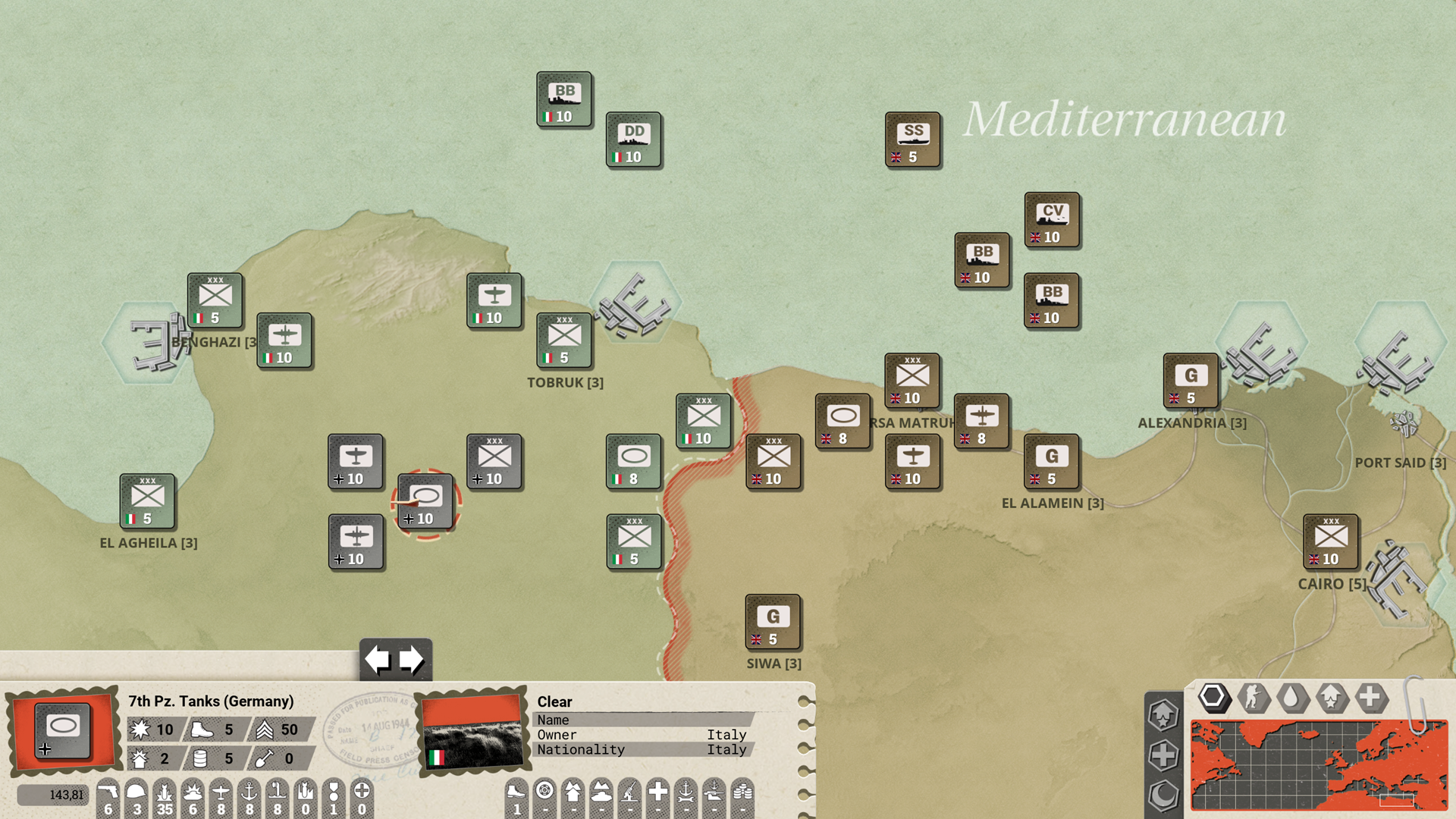Enable the top-row plus cross map filter

point(1370,697)
